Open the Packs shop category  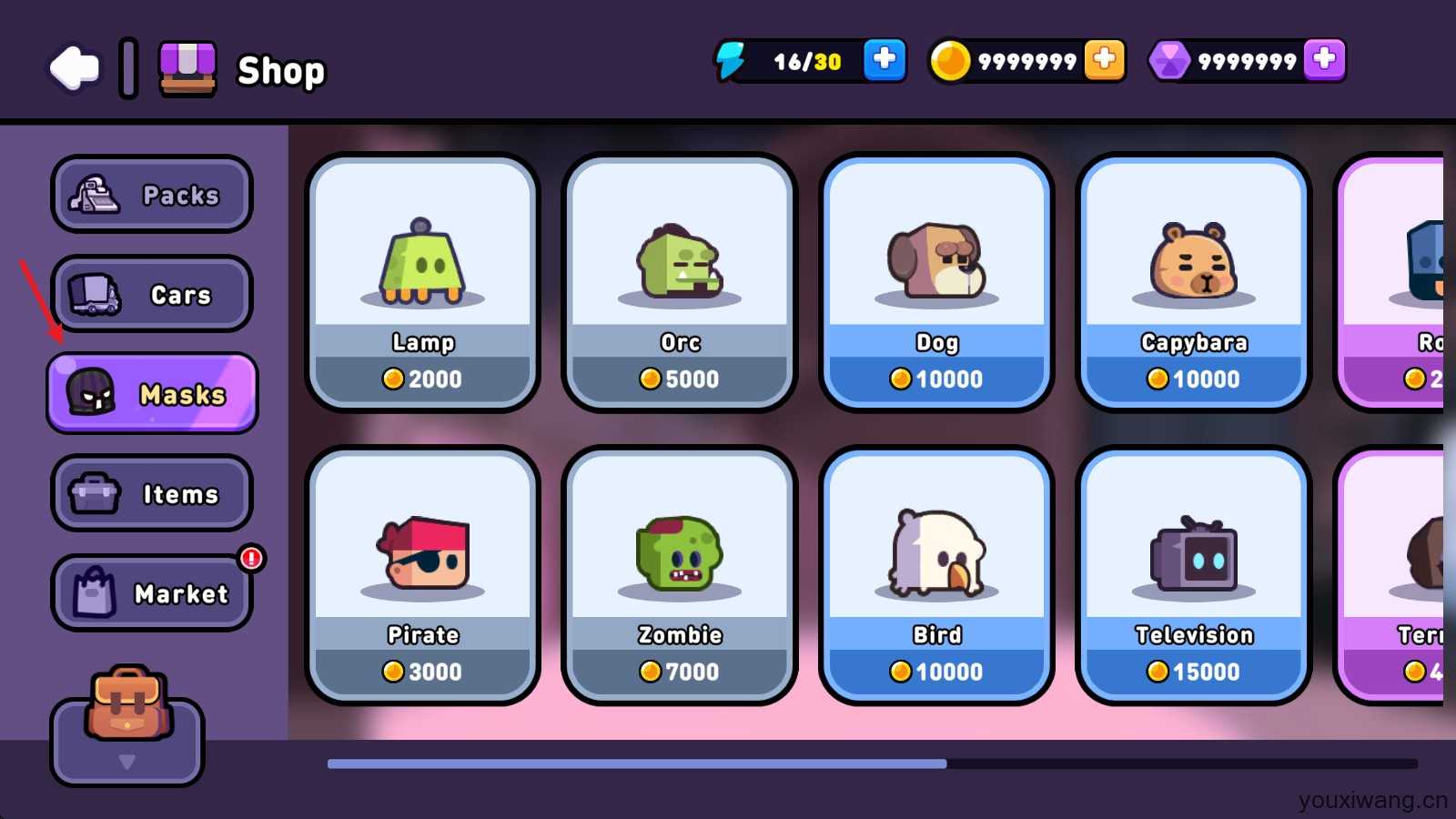(152, 194)
